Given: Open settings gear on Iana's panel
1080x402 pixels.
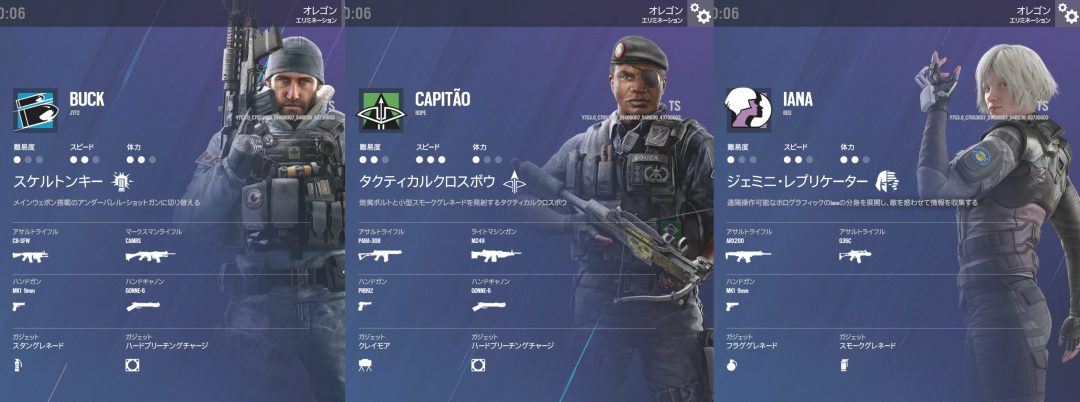Looking at the screenshot, I should click(1066, 14).
